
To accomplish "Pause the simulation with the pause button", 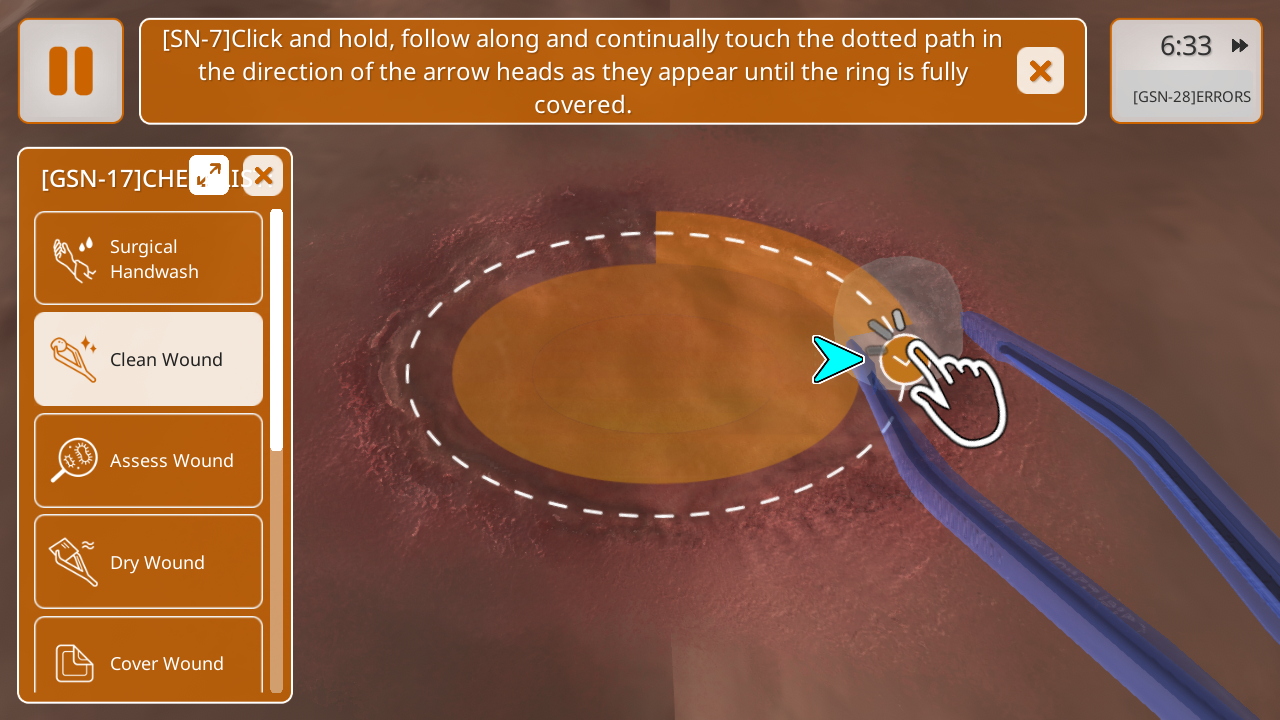I will pos(71,71).
